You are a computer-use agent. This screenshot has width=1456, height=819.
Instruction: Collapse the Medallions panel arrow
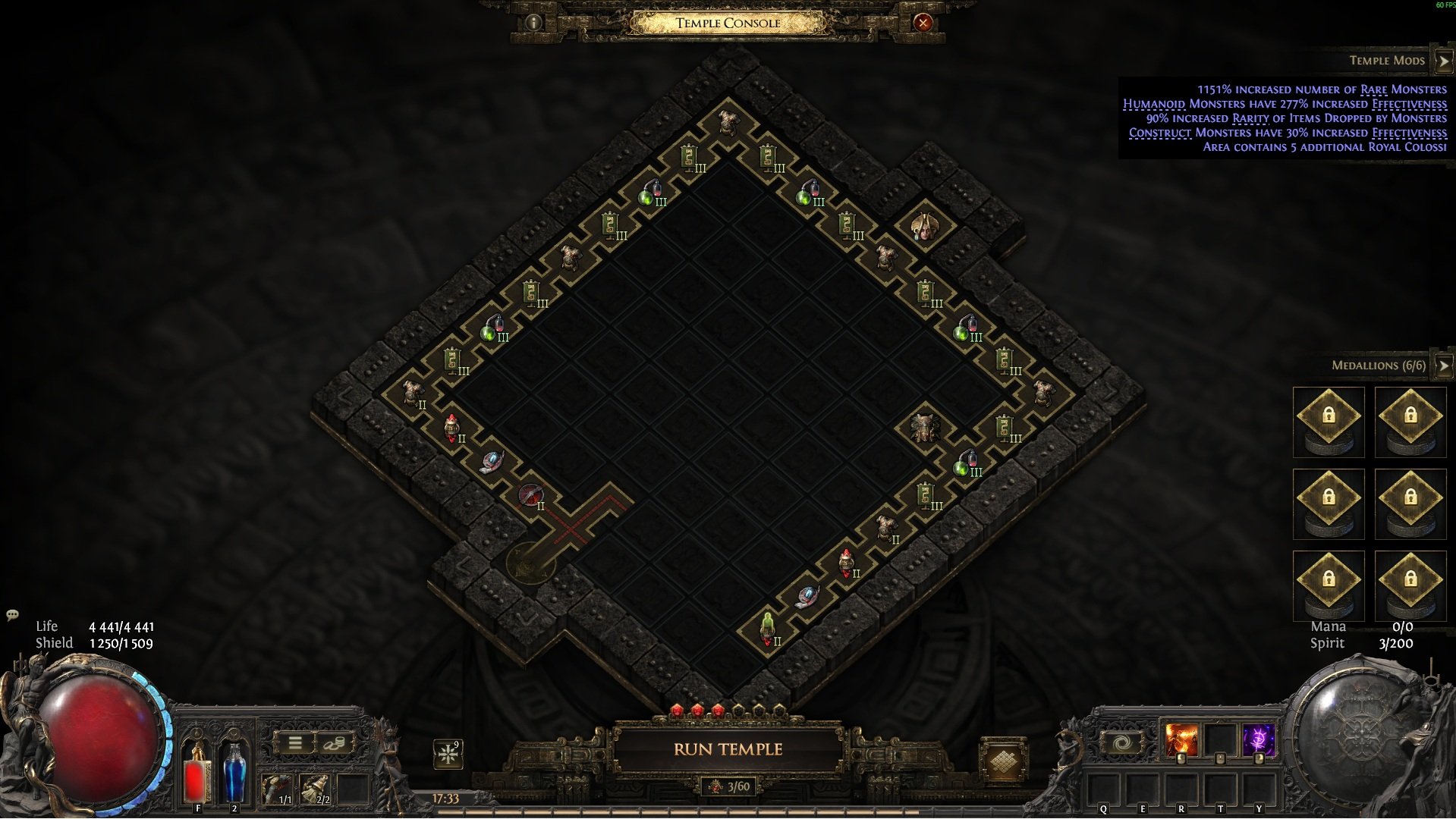[x=1443, y=366]
